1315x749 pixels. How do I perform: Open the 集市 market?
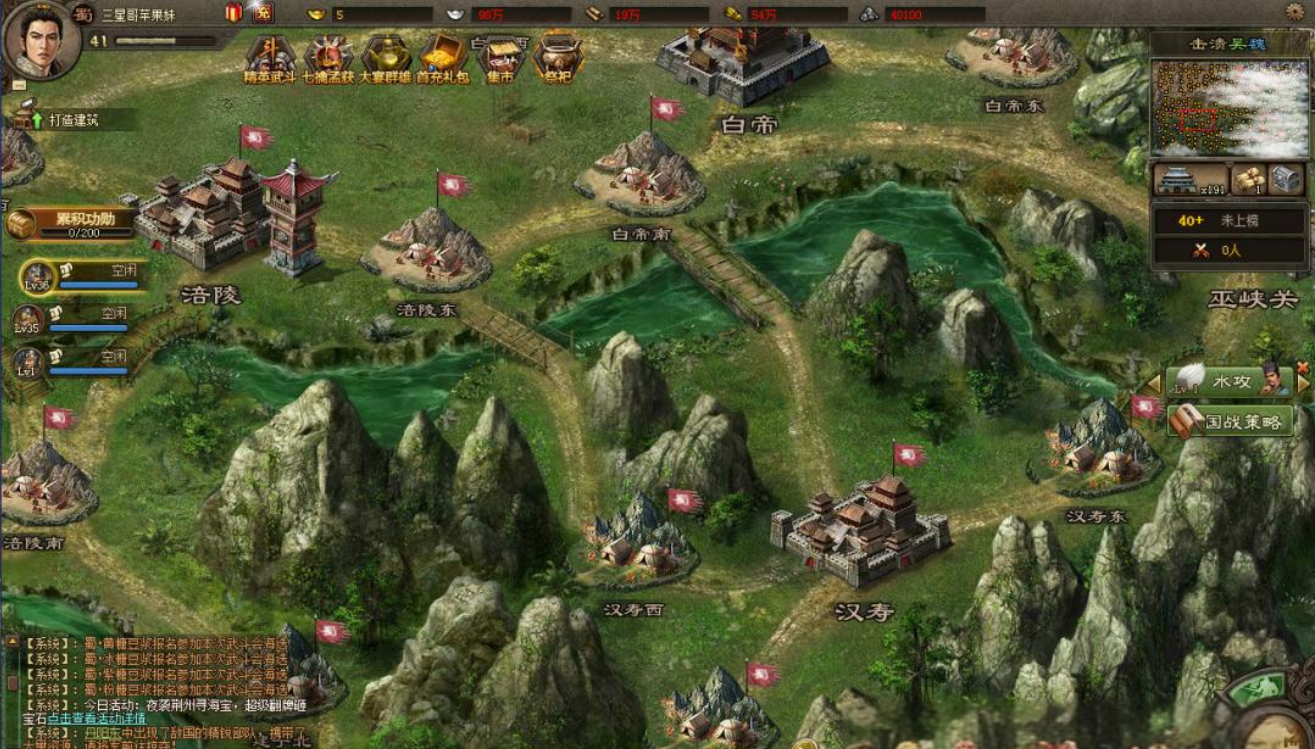point(501,60)
